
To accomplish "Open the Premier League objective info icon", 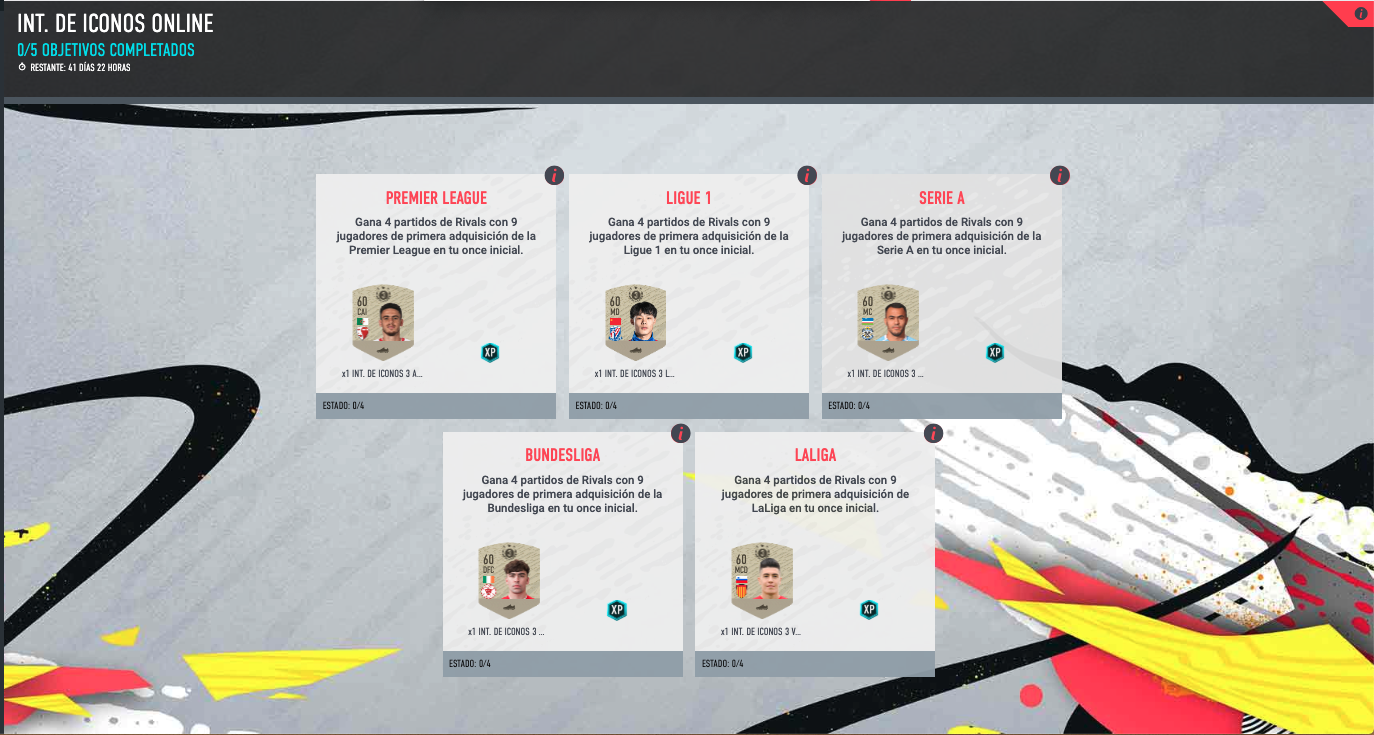I will pyautogui.click(x=554, y=175).
